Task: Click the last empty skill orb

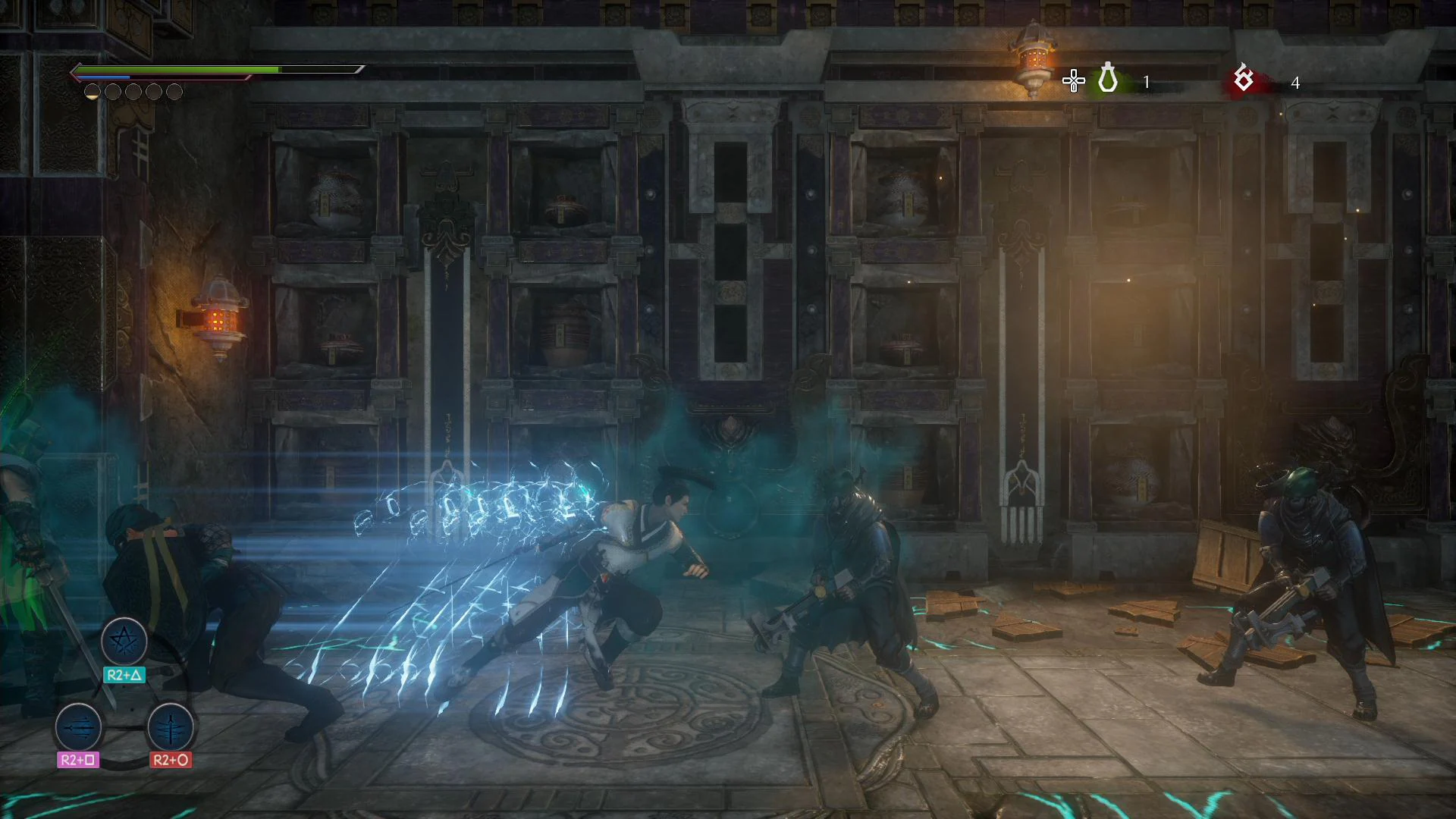Action: click(173, 91)
